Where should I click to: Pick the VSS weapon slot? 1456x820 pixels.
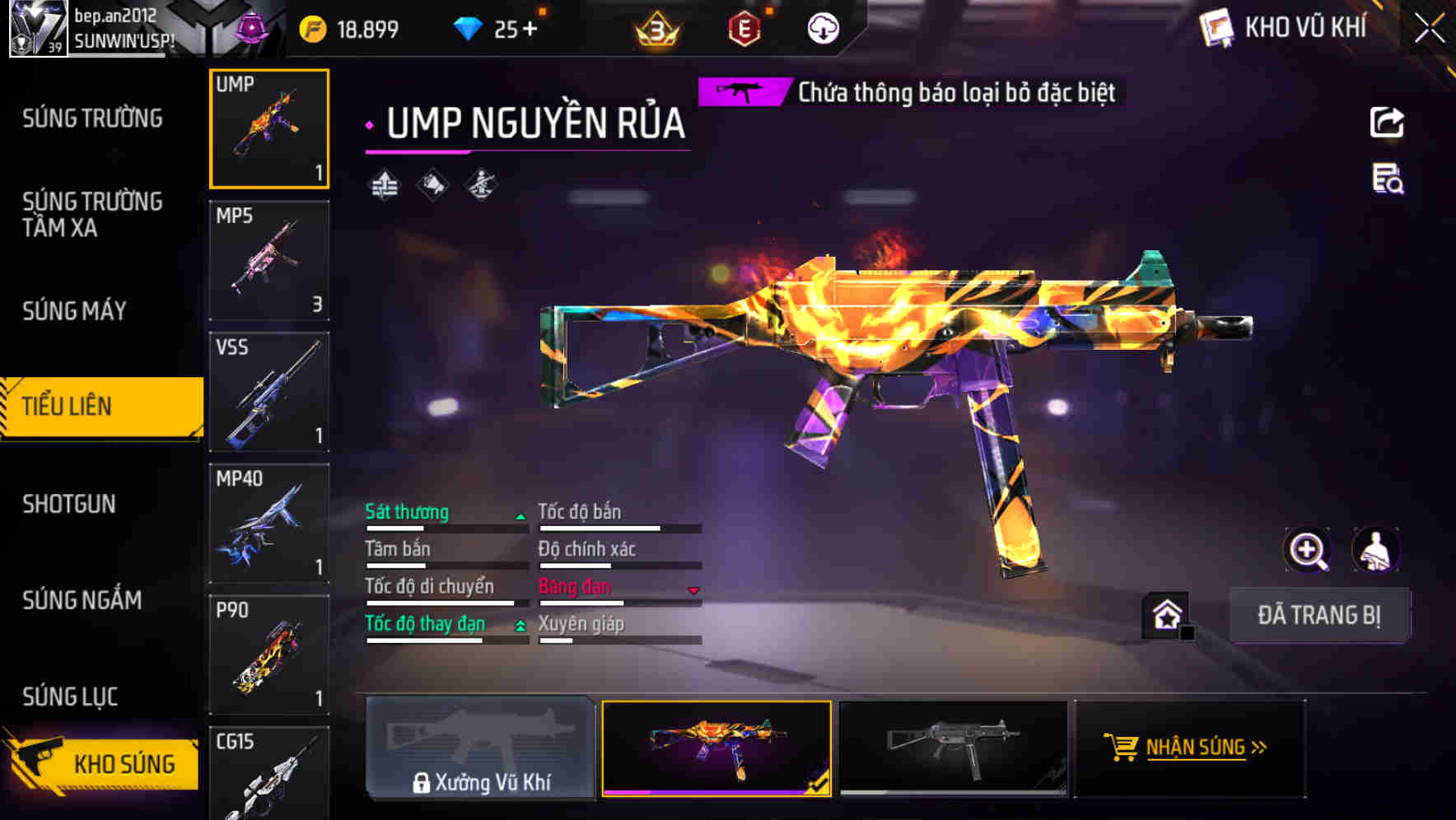tap(269, 392)
